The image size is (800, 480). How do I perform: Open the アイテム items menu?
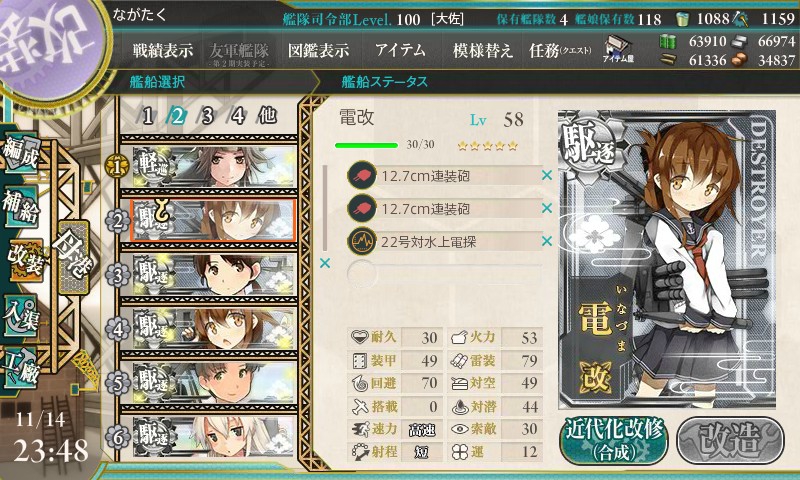point(400,50)
